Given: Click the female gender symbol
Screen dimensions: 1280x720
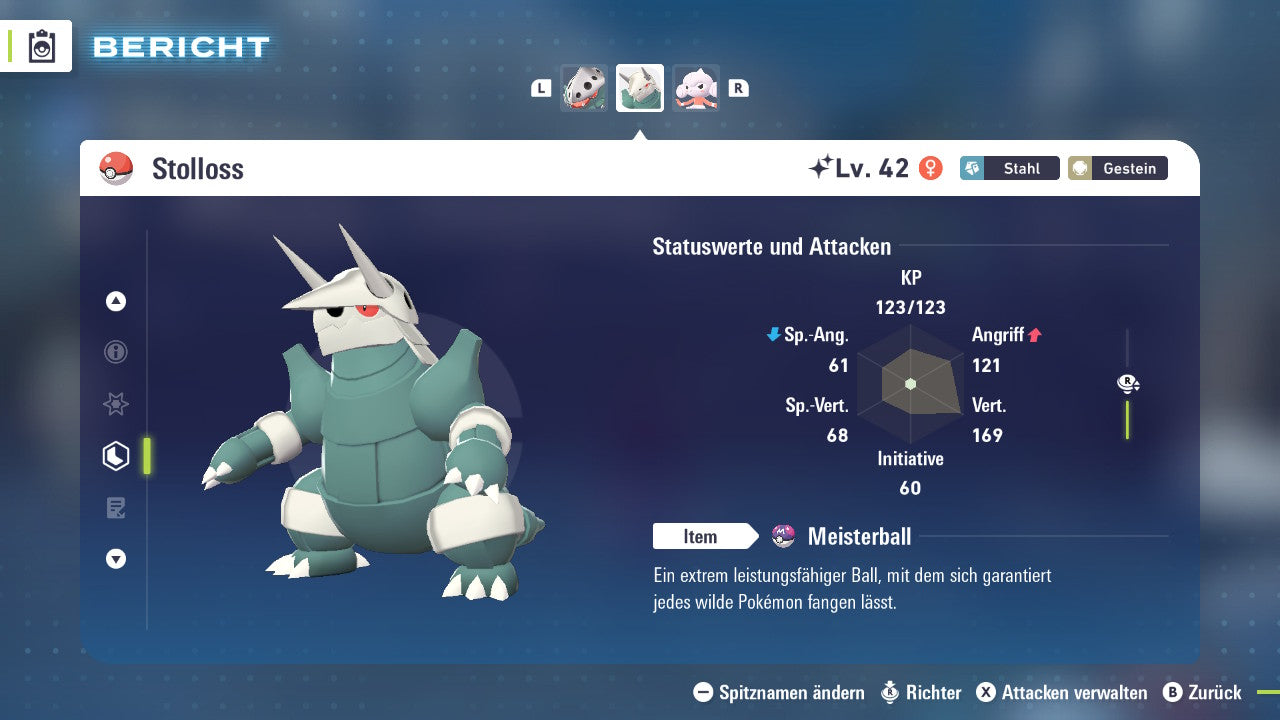Looking at the screenshot, I should click(931, 168).
